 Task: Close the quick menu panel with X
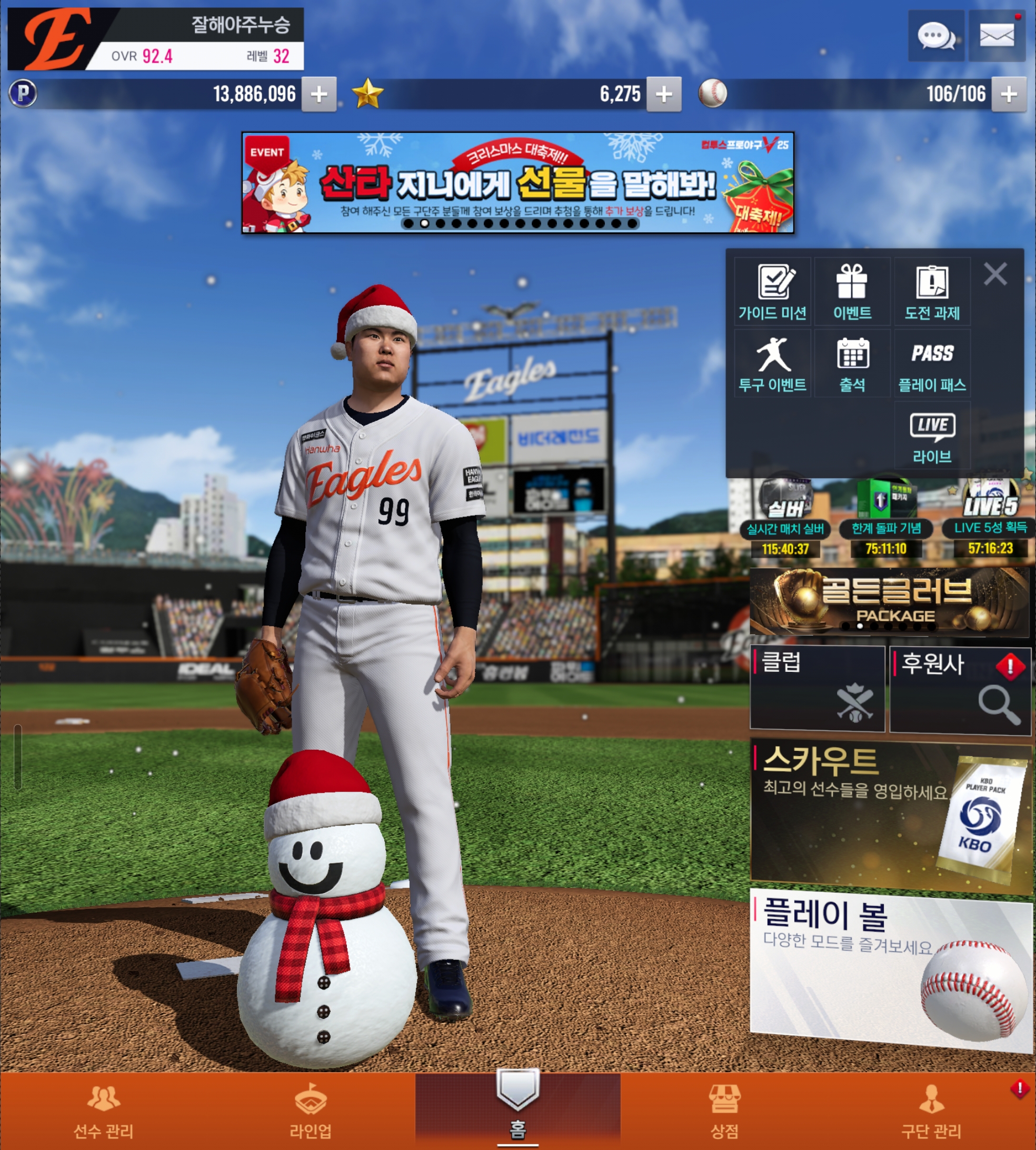tap(995, 274)
